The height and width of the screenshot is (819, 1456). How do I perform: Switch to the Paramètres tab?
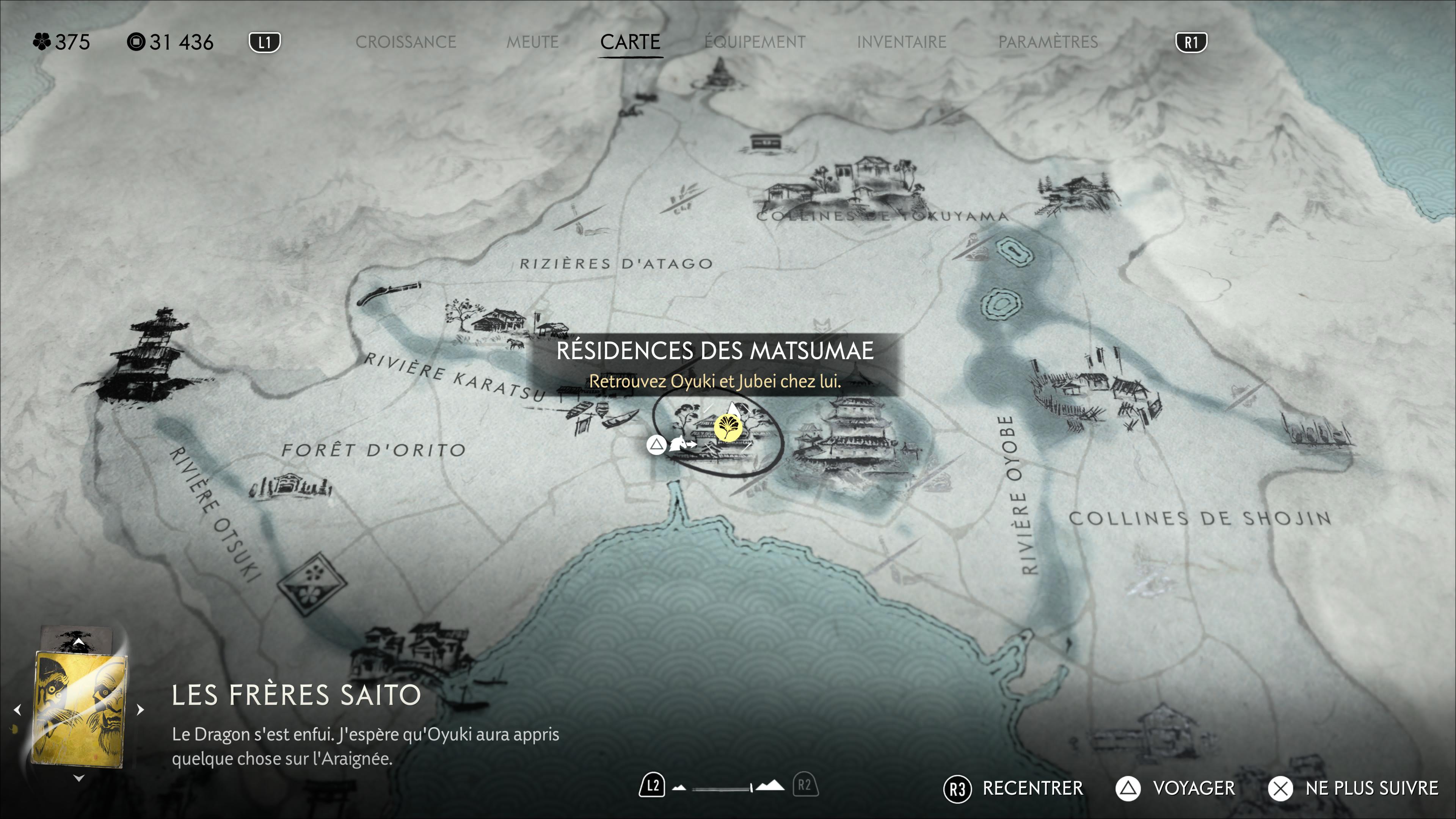click(1047, 42)
